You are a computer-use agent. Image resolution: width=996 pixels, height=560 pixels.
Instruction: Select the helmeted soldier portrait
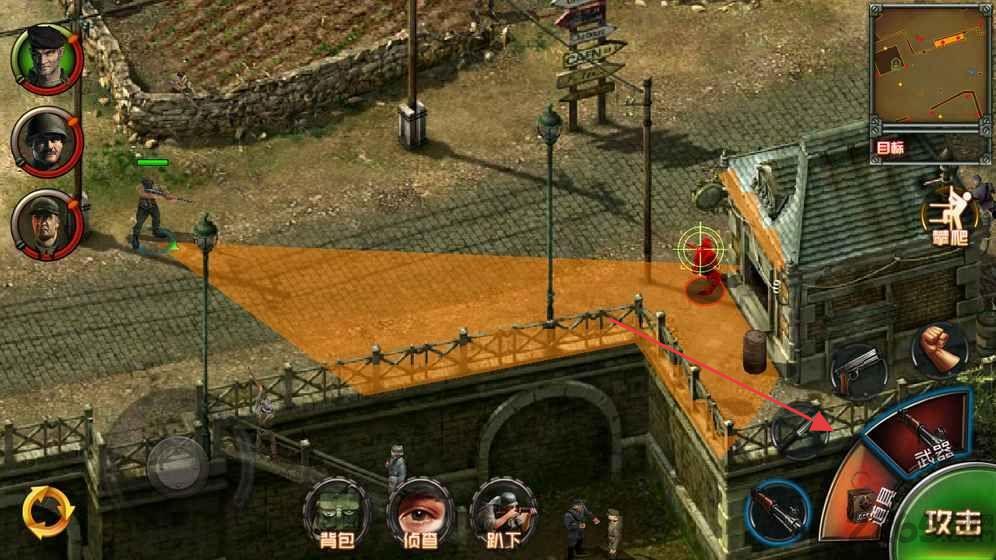(x=46, y=141)
